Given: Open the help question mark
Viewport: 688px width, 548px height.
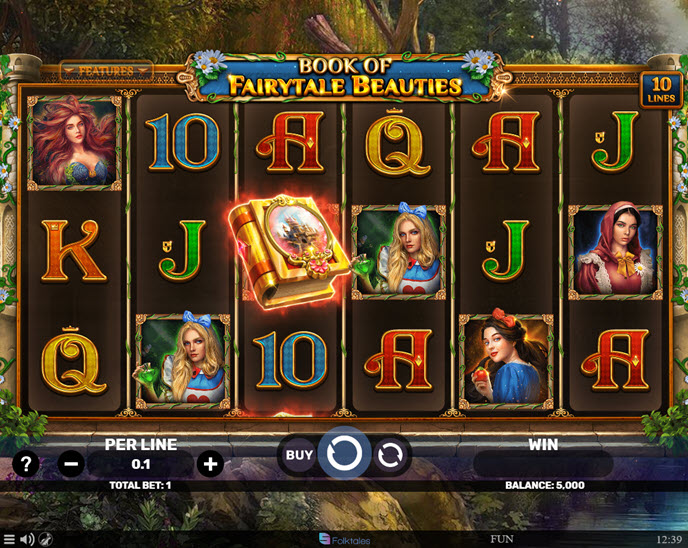Looking at the screenshot, I should pyautogui.click(x=27, y=464).
